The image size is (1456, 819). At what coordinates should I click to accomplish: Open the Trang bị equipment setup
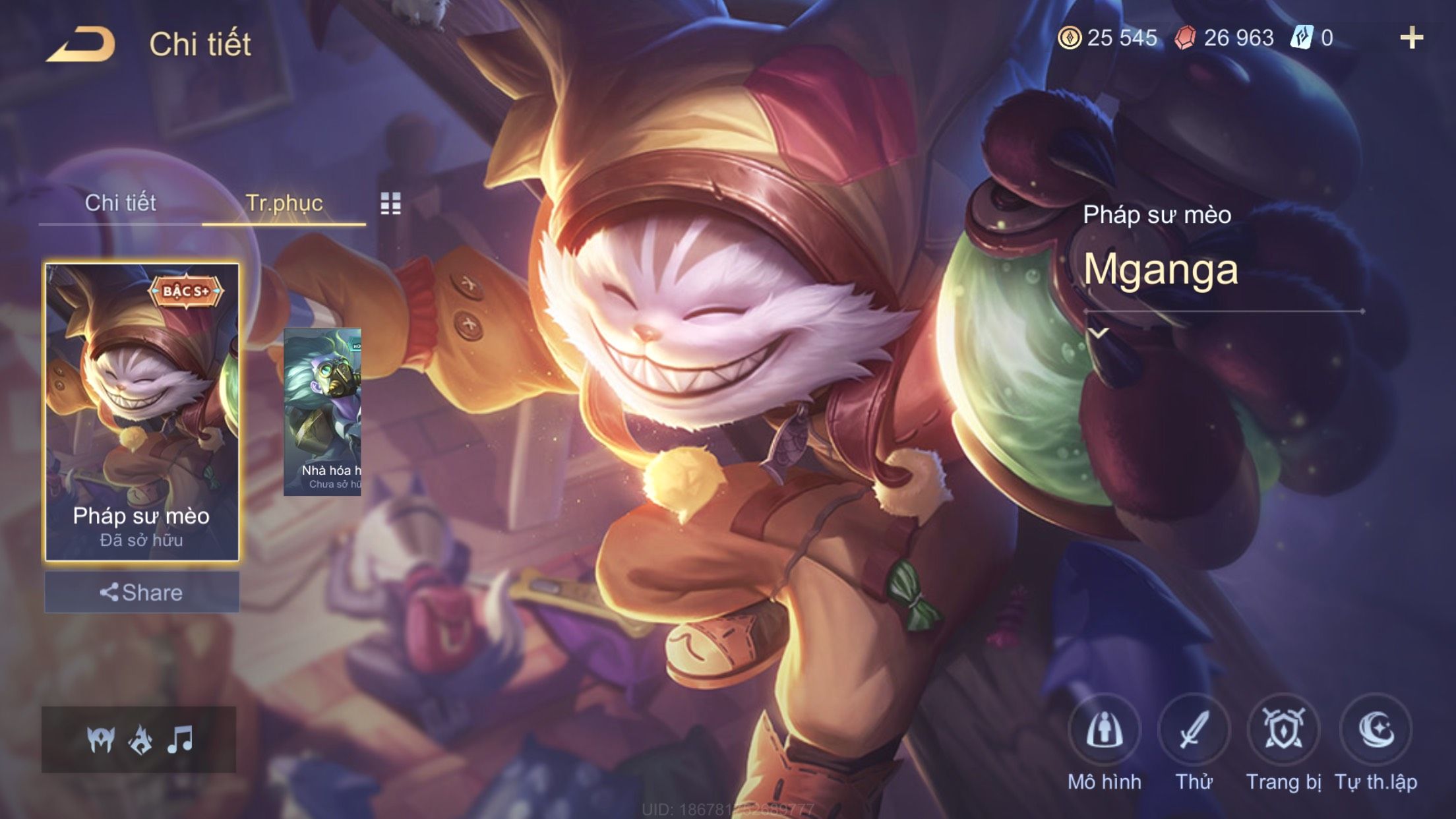[1283, 731]
